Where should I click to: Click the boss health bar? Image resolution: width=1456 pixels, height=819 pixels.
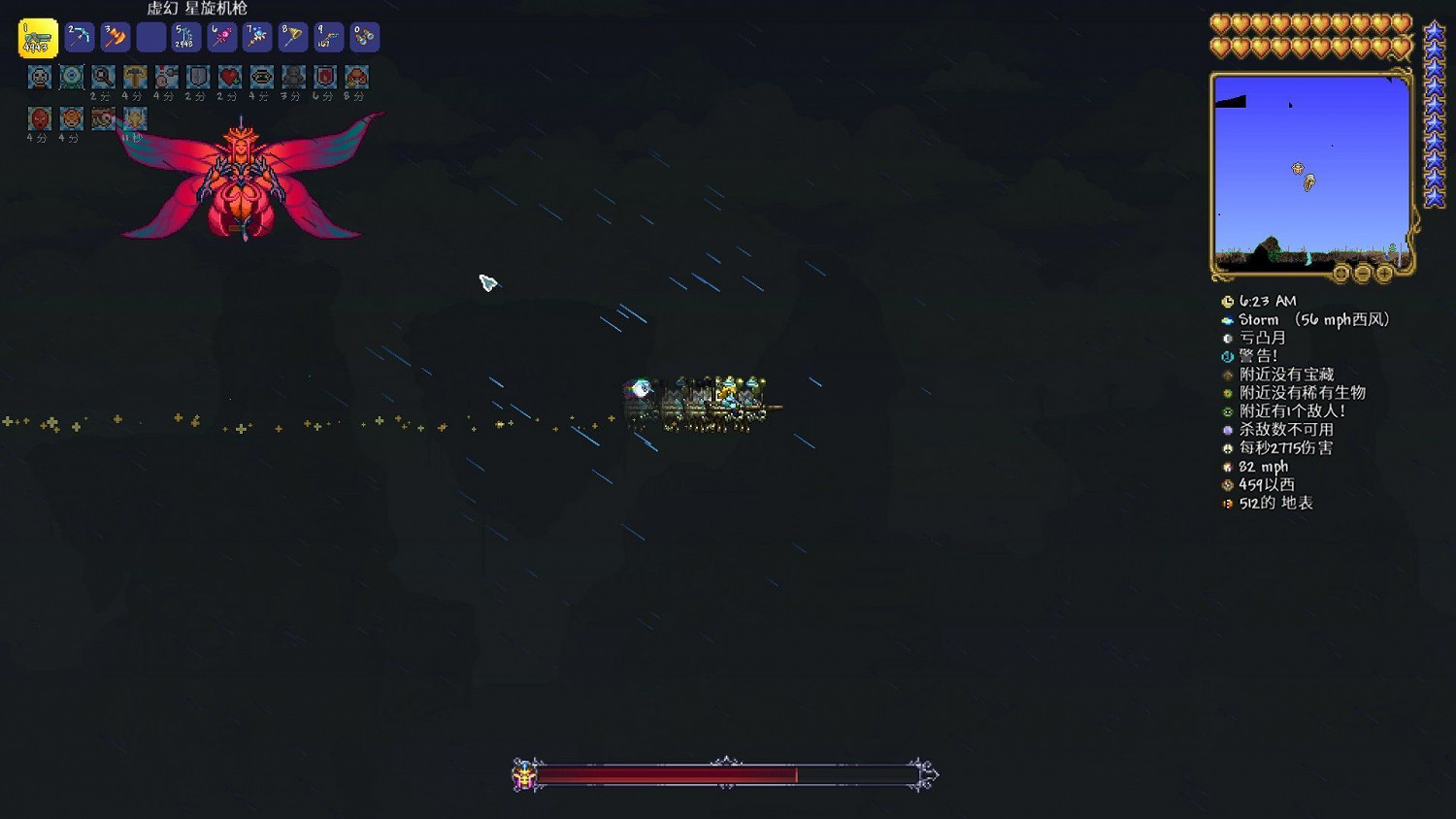(723, 775)
